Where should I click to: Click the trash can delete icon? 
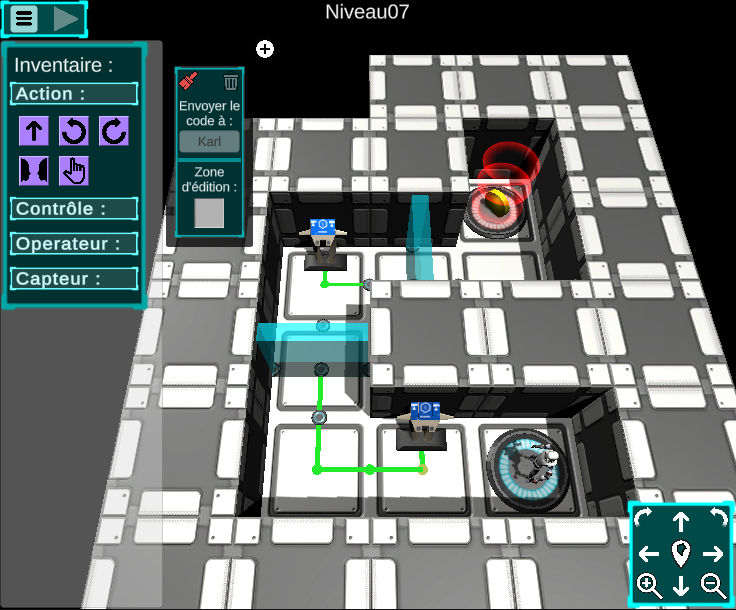tap(231, 82)
